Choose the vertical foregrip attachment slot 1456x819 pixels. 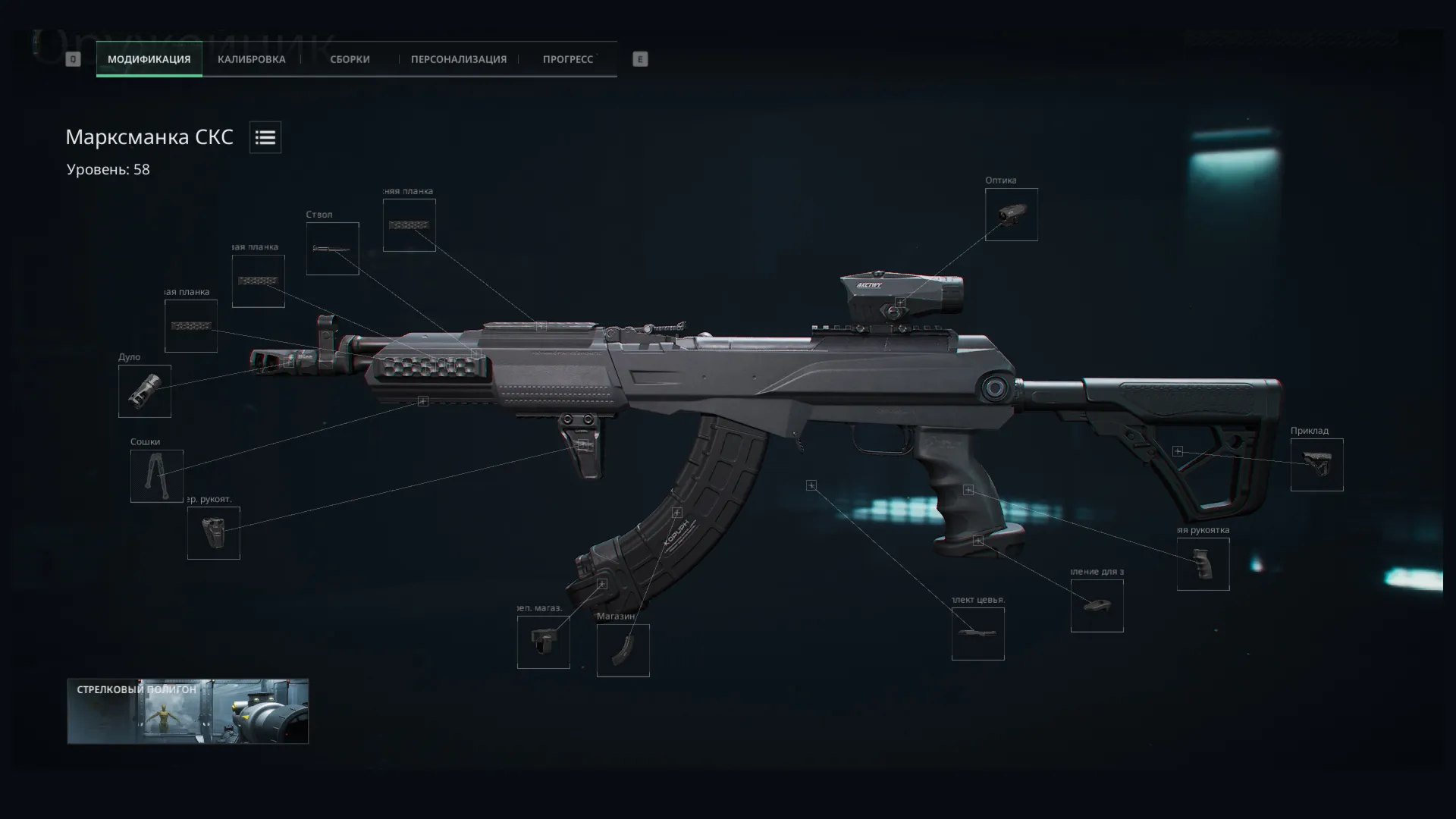point(213,534)
